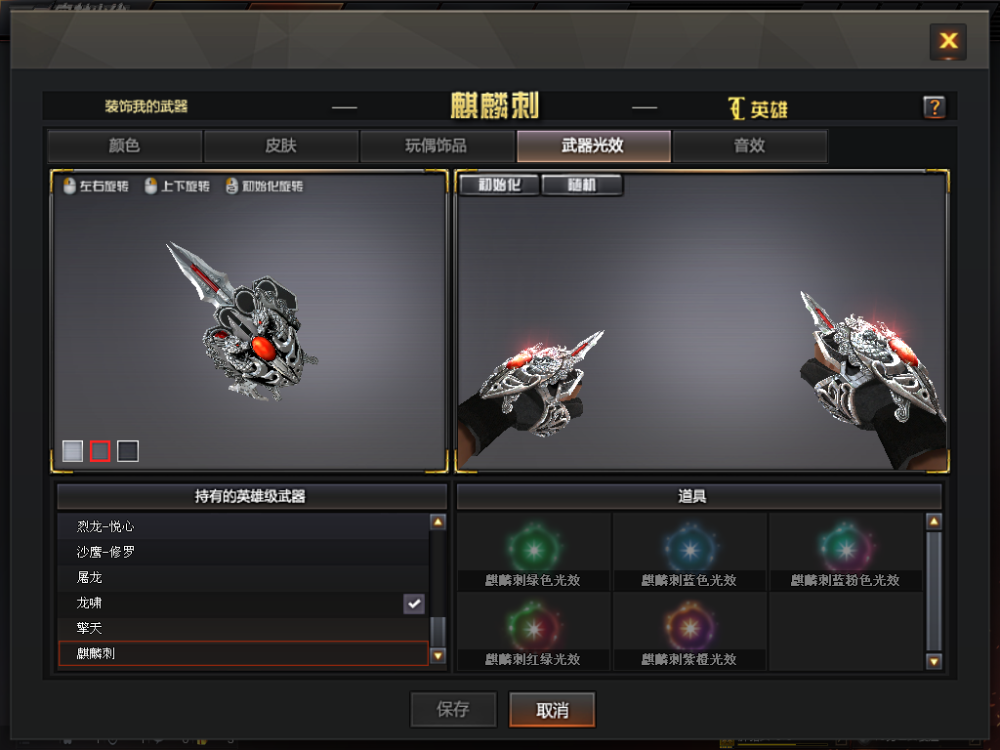The image size is (1000, 750).
Task: Switch to the 音效 tab
Action: pos(749,146)
